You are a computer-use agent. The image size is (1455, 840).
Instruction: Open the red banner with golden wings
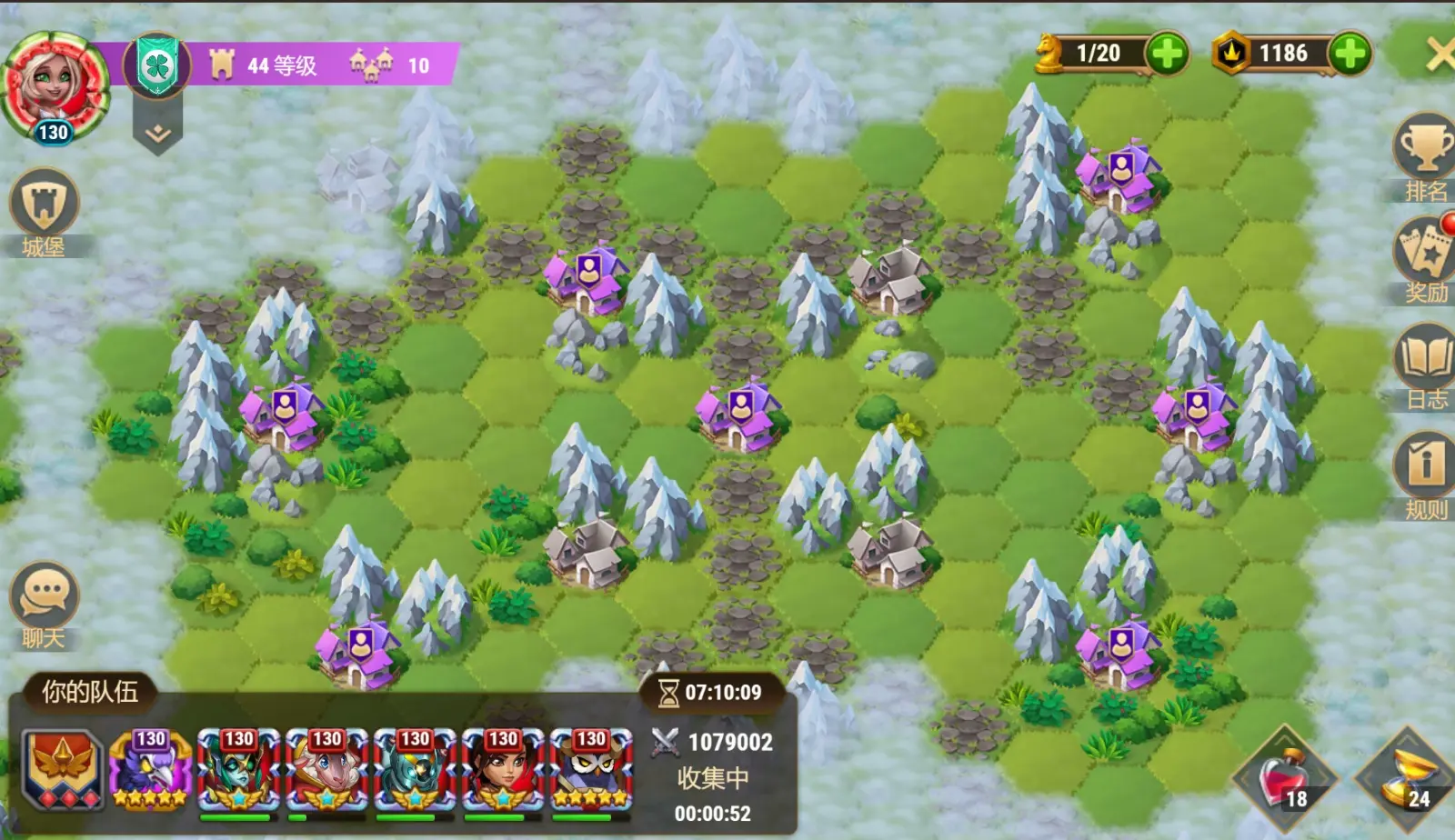(62, 769)
